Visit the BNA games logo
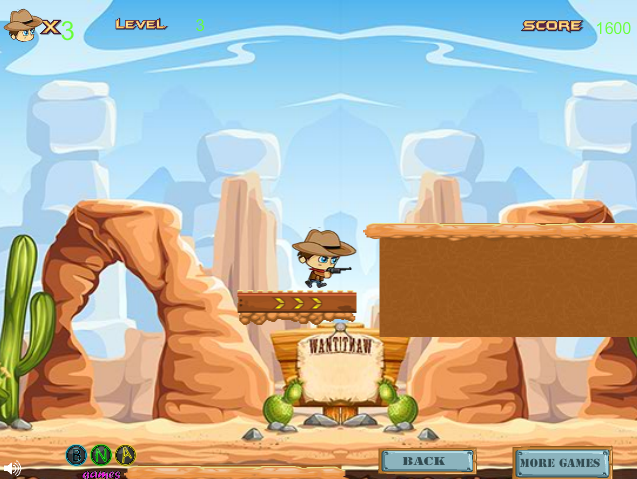Screen dimensions: 637x479 coord(100,457)
